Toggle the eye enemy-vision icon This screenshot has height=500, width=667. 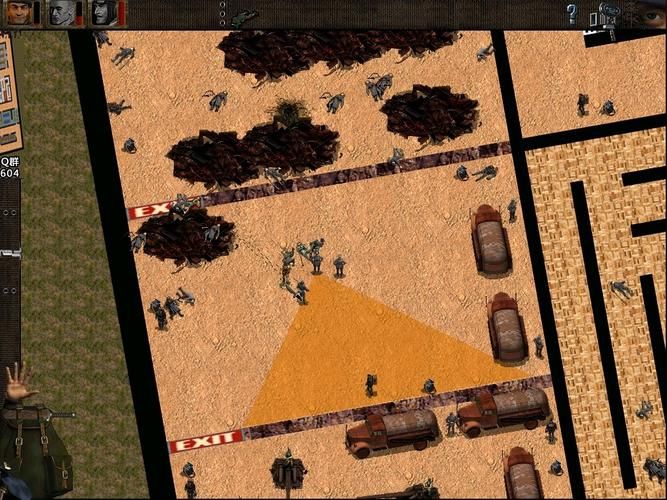click(653, 15)
